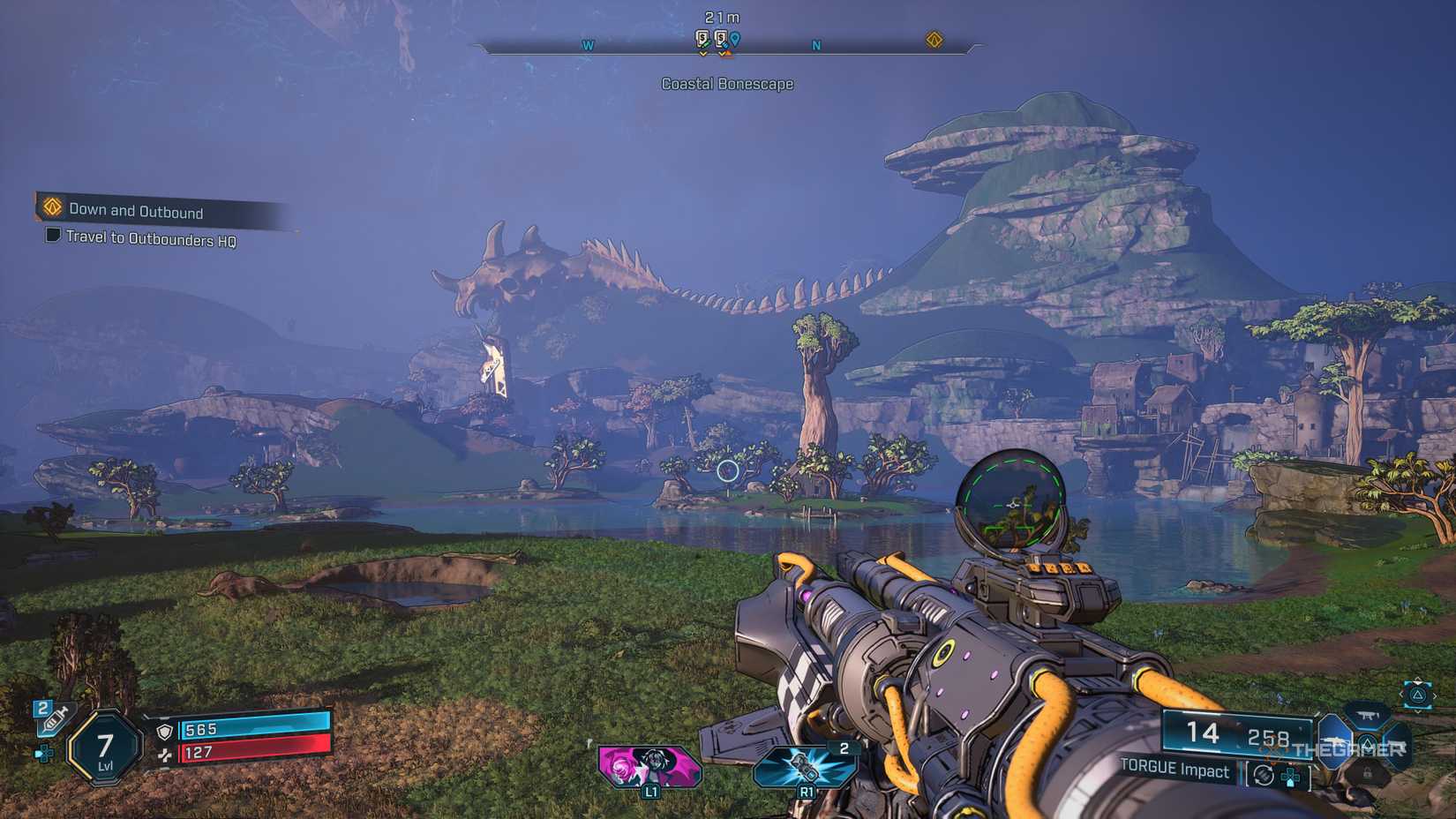1456x819 pixels.
Task: Click the orange mission diamond on the compass
Action: (x=935, y=40)
